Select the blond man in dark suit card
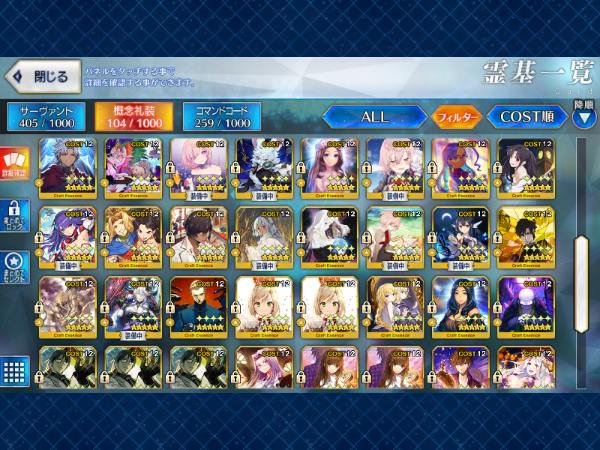 pos(199,305)
